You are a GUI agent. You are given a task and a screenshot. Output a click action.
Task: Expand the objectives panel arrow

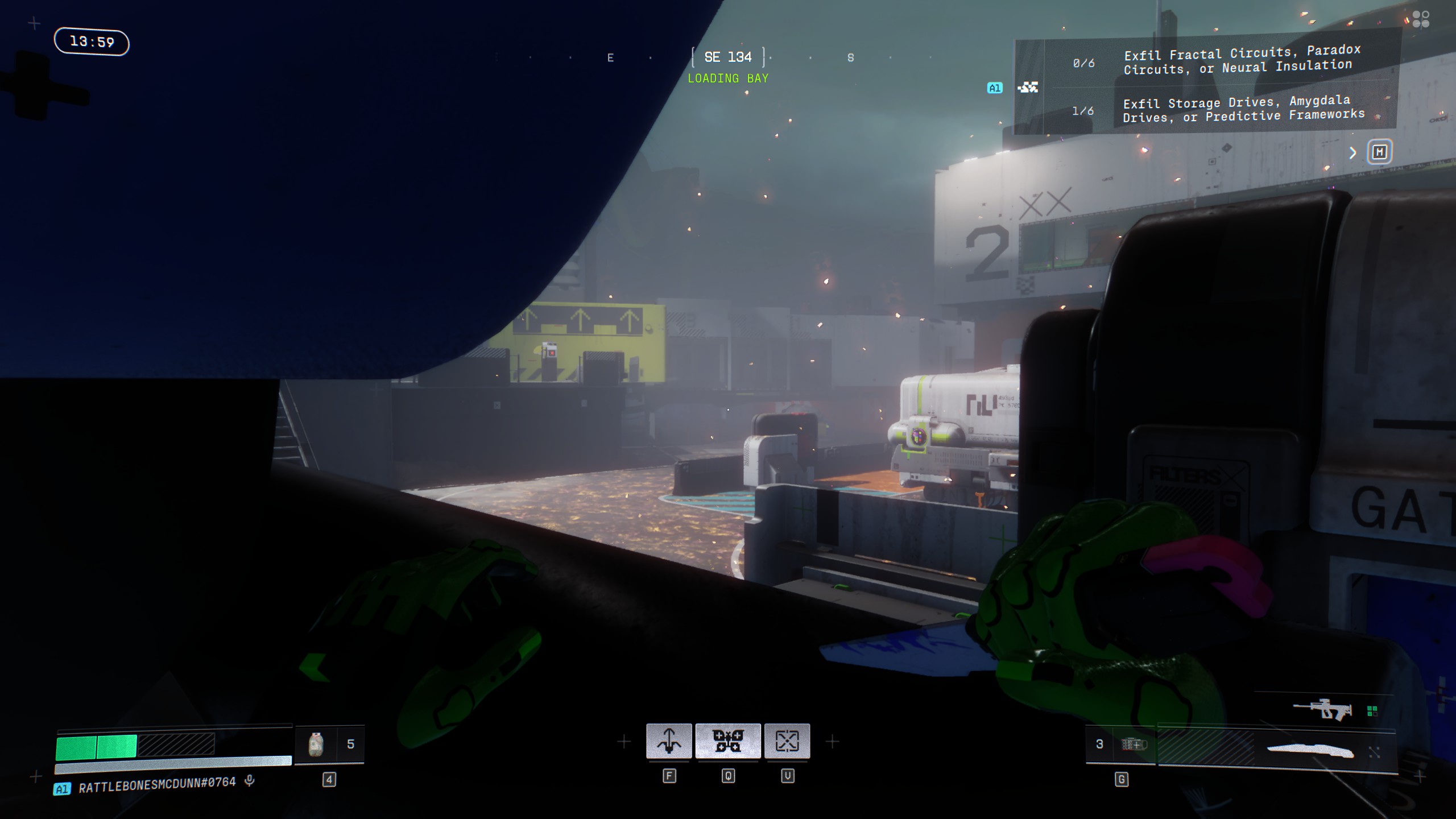pyautogui.click(x=1353, y=152)
